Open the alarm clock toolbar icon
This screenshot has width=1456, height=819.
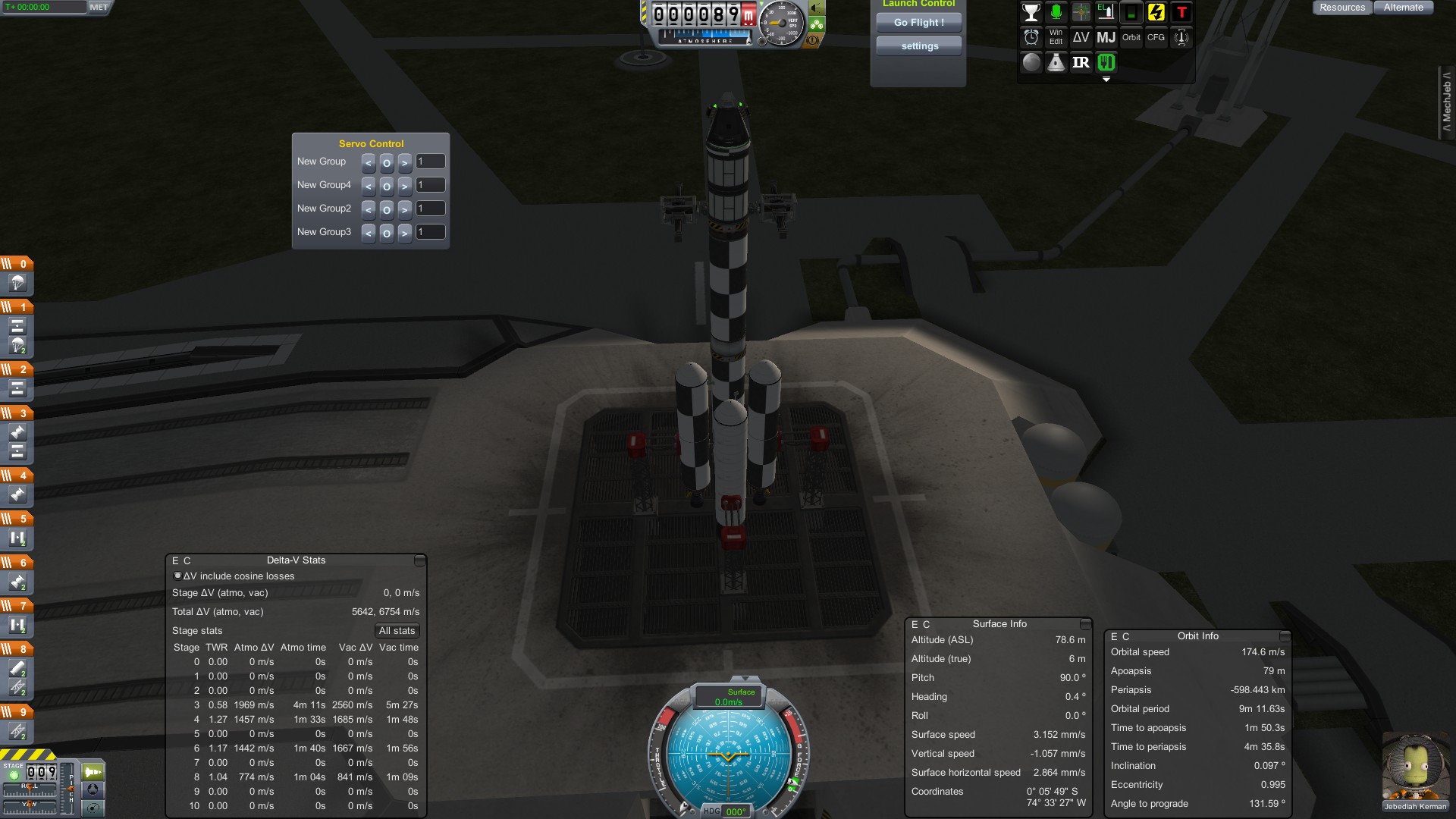(1031, 38)
